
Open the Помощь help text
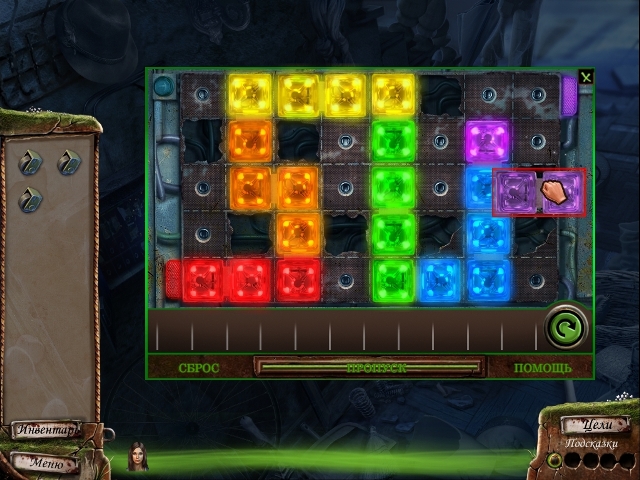click(543, 367)
